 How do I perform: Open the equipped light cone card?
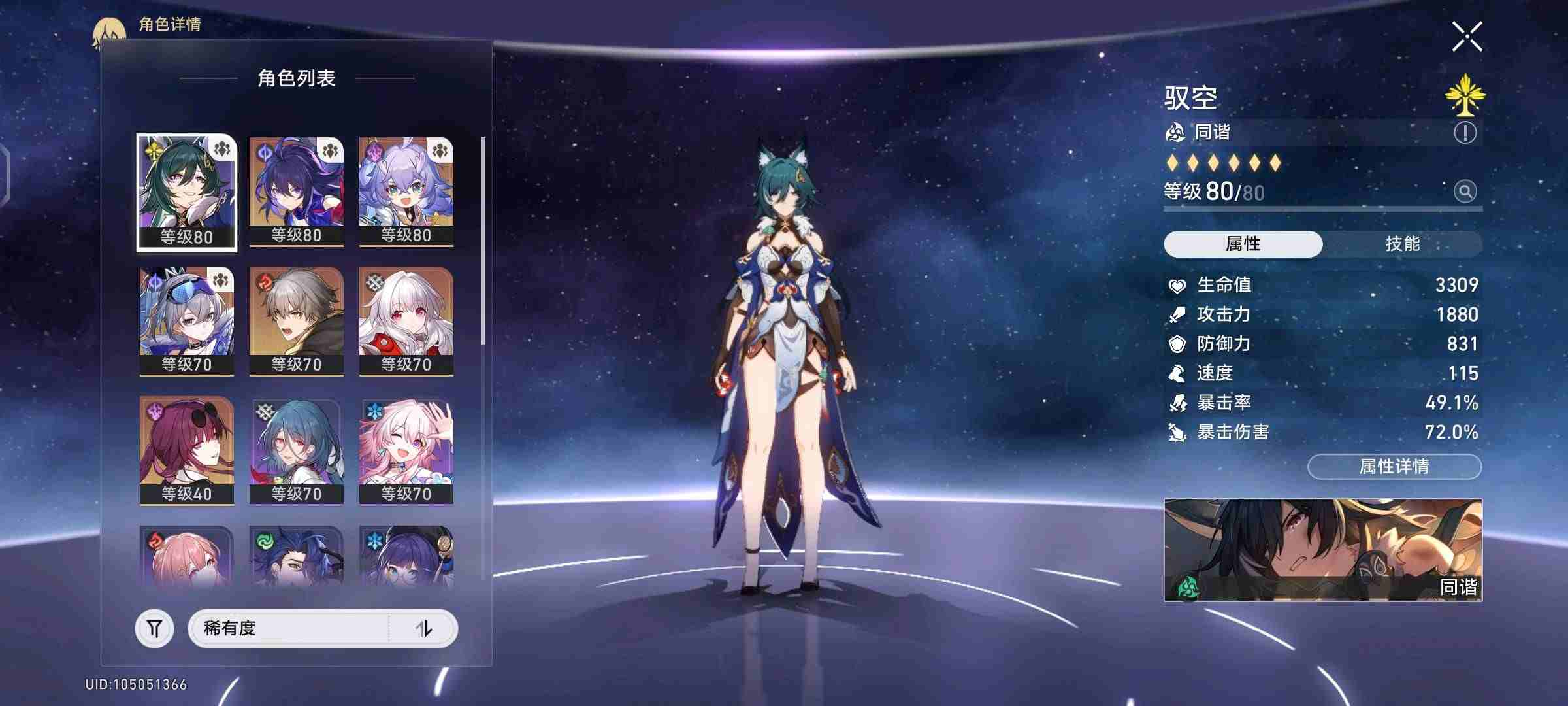click(x=1323, y=550)
